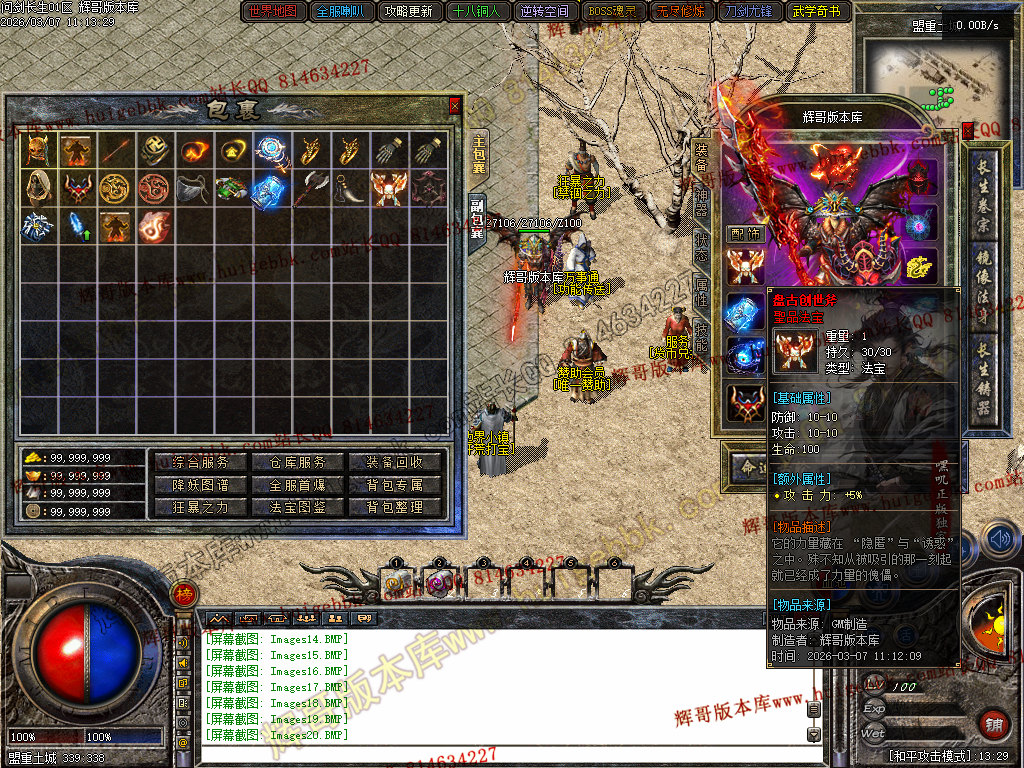The width and height of the screenshot is (1024, 768).
Task: Open the 世界地图 world map menu
Action: [x=273, y=12]
